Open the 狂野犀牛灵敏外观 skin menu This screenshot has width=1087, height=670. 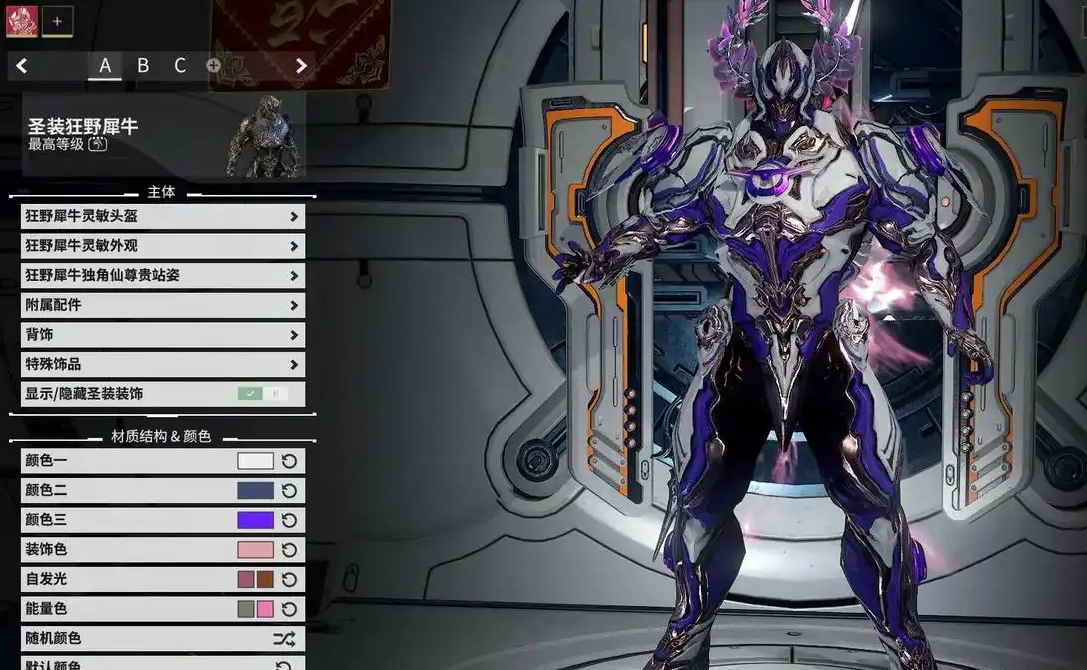[162, 246]
